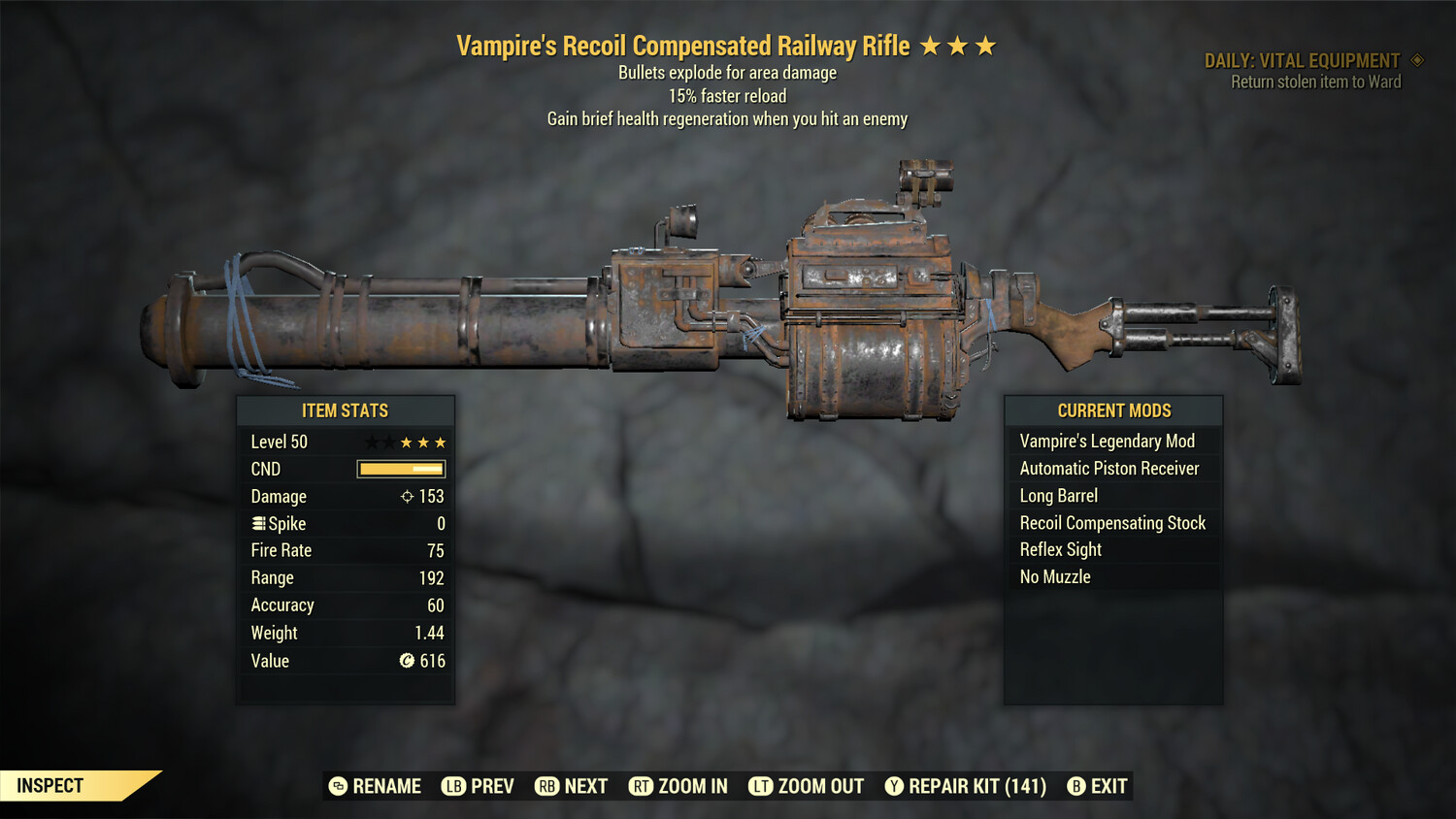The height and width of the screenshot is (819, 1456).
Task: Click the INSPECT label
Action: [49, 785]
